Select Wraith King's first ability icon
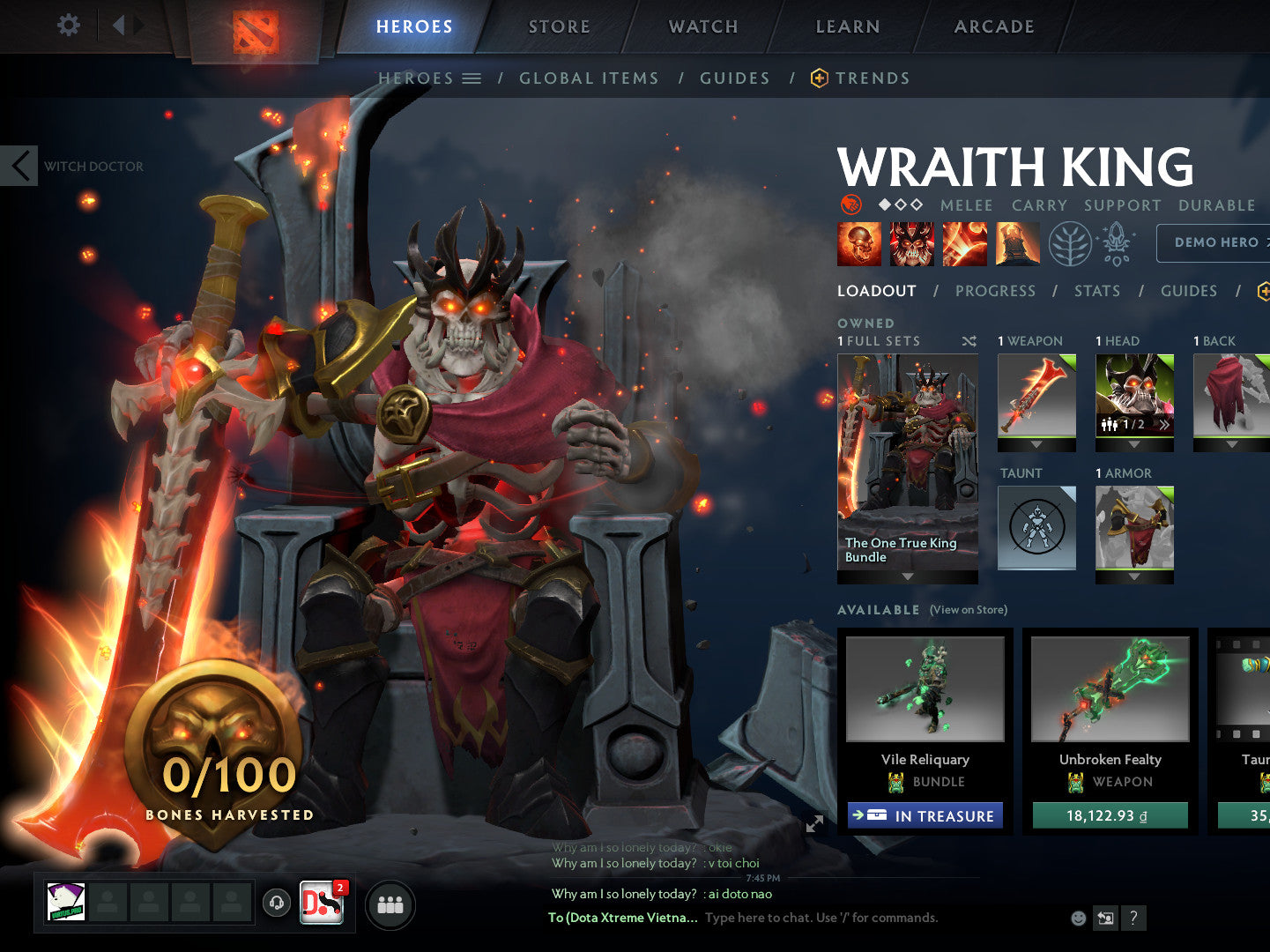 coord(859,244)
